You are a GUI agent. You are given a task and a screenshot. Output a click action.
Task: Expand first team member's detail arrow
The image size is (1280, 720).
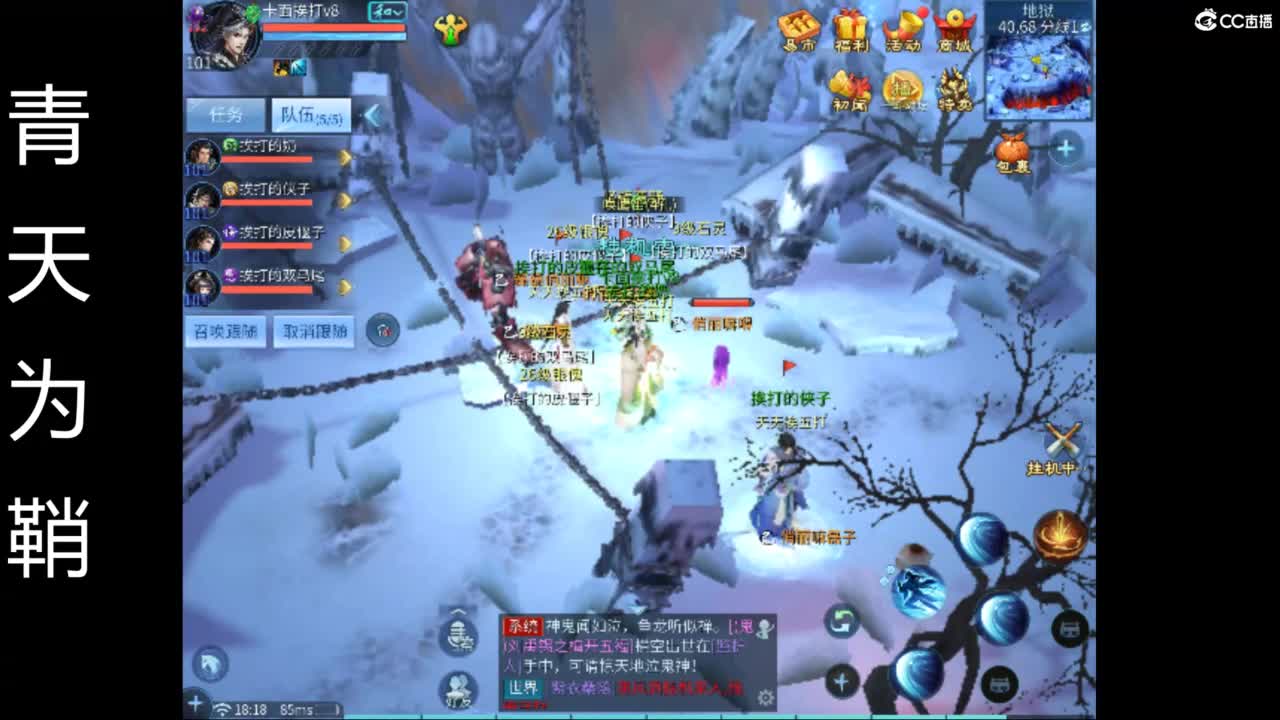[345, 157]
